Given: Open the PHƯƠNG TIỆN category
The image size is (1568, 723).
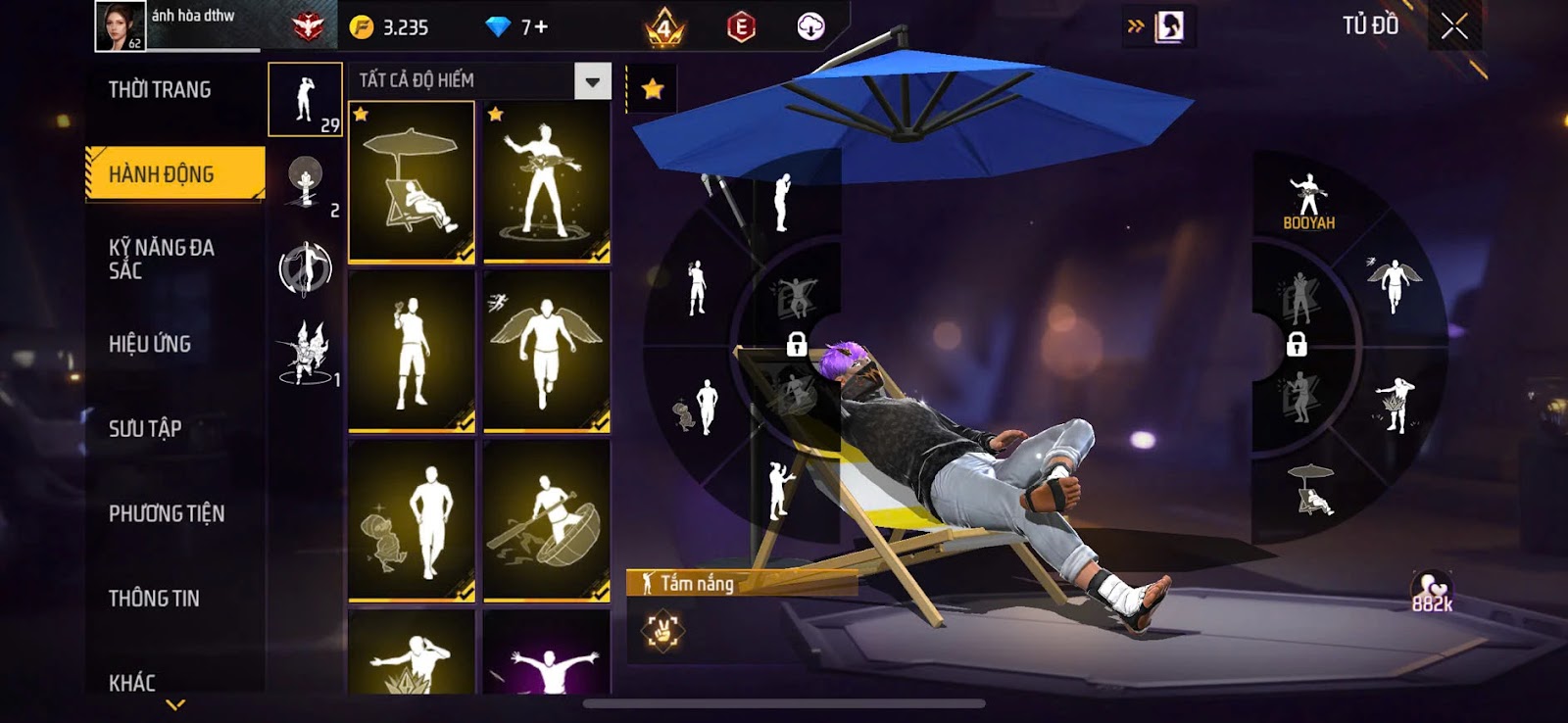Looking at the screenshot, I should click(x=167, y=513).
